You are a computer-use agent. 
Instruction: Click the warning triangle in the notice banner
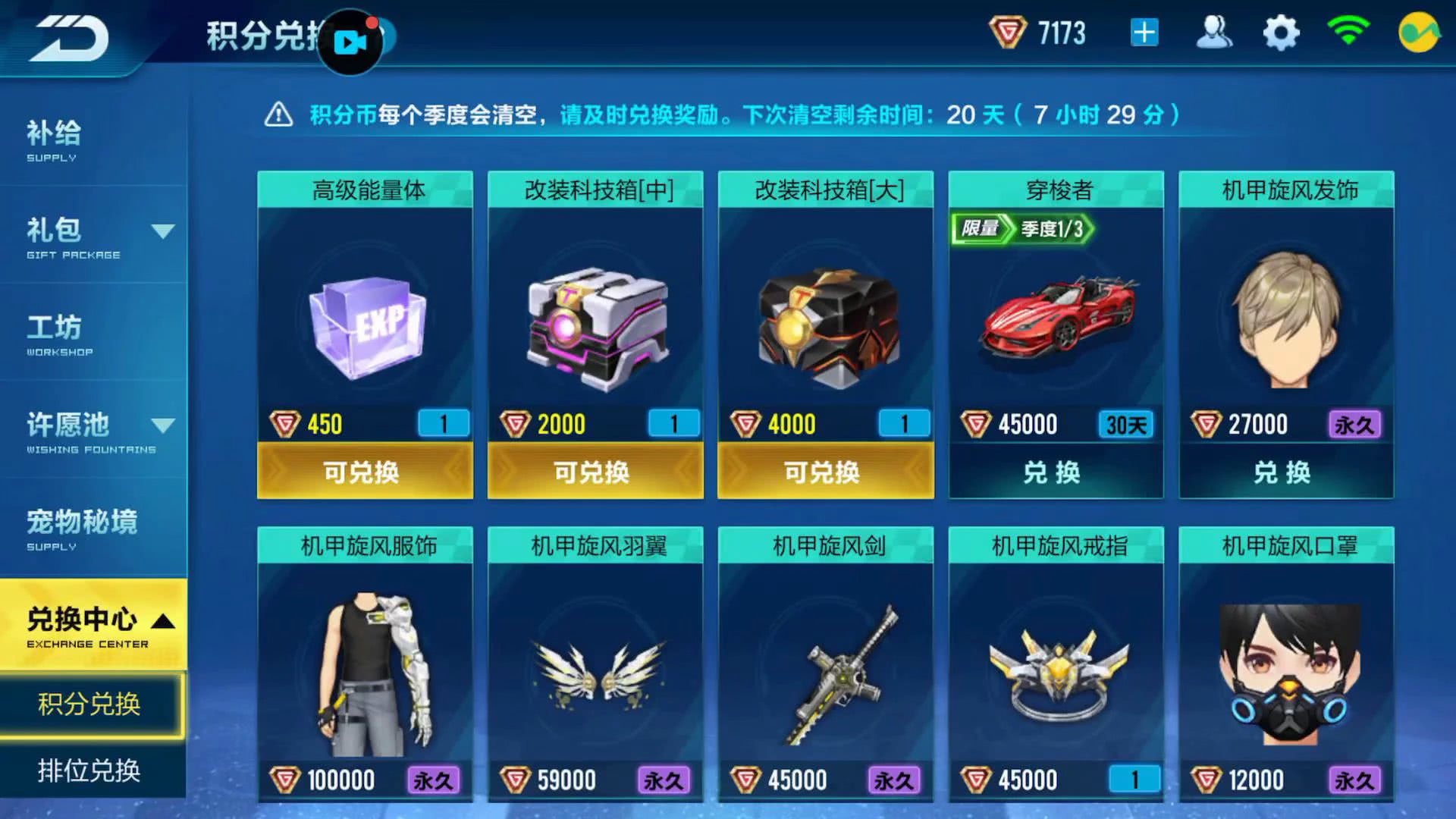point(281,115)
